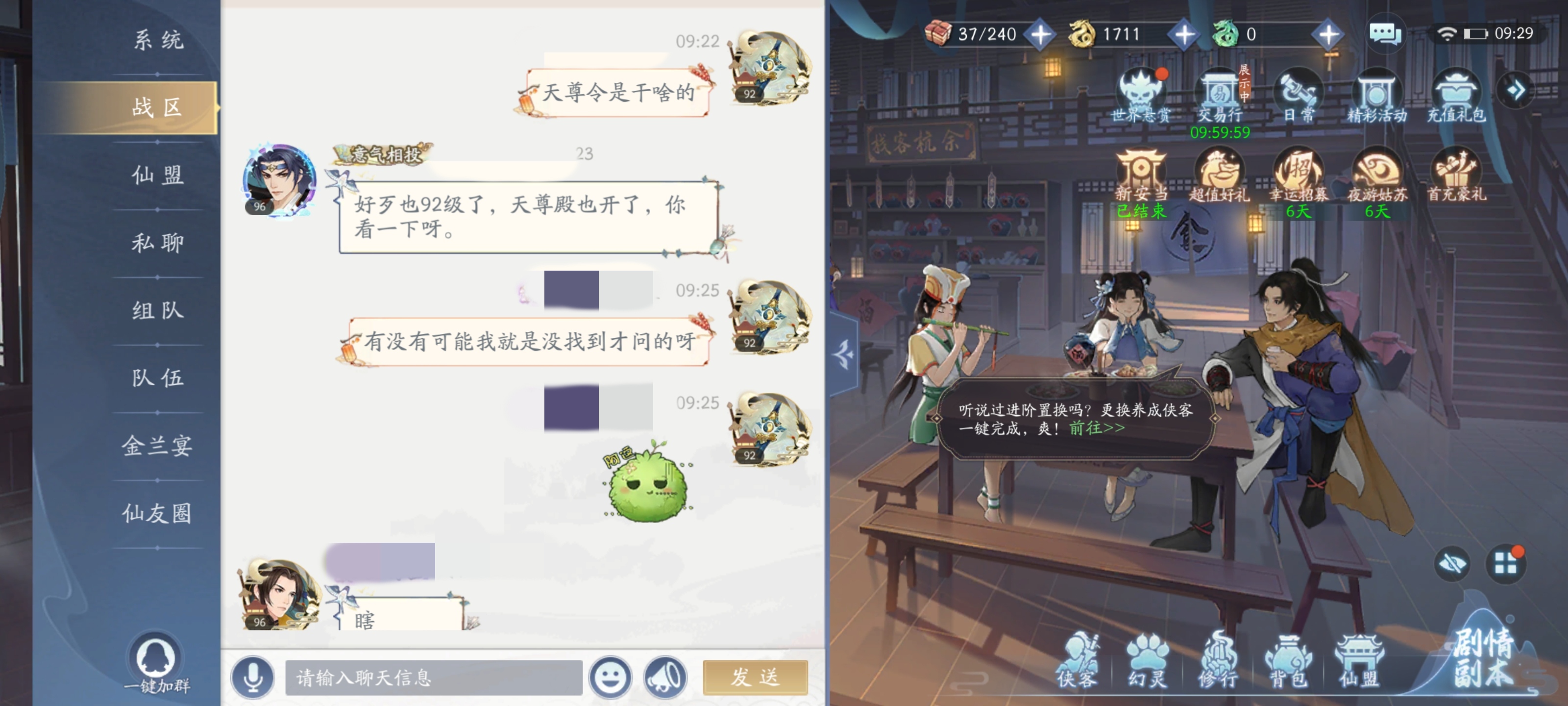Toggle the UI hide eye icon
This screenshot has width=1568, height=706.
pos(1453,564)
